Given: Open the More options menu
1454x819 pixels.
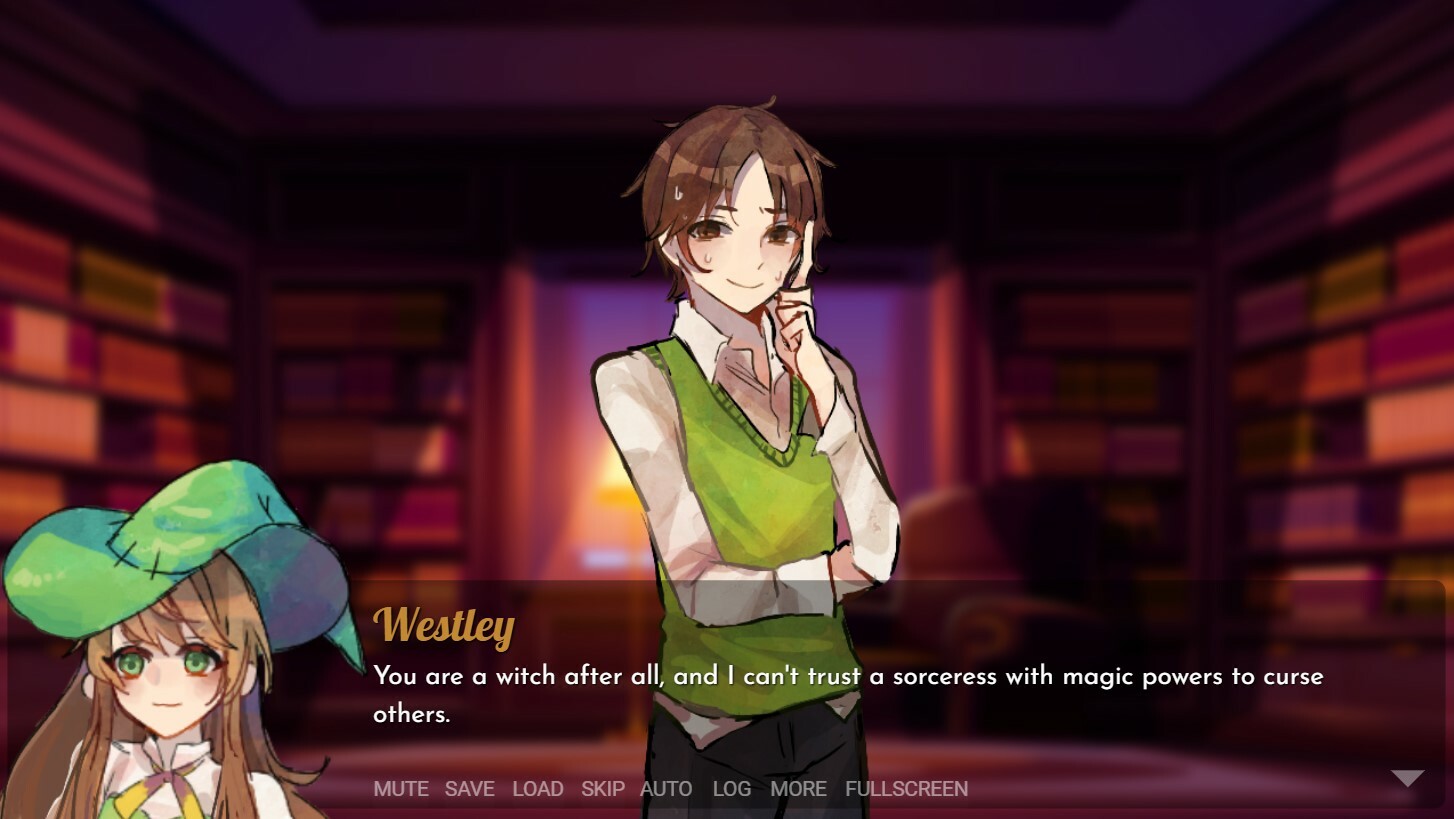Looking at the screenshot, I should (x=798, y=789).
